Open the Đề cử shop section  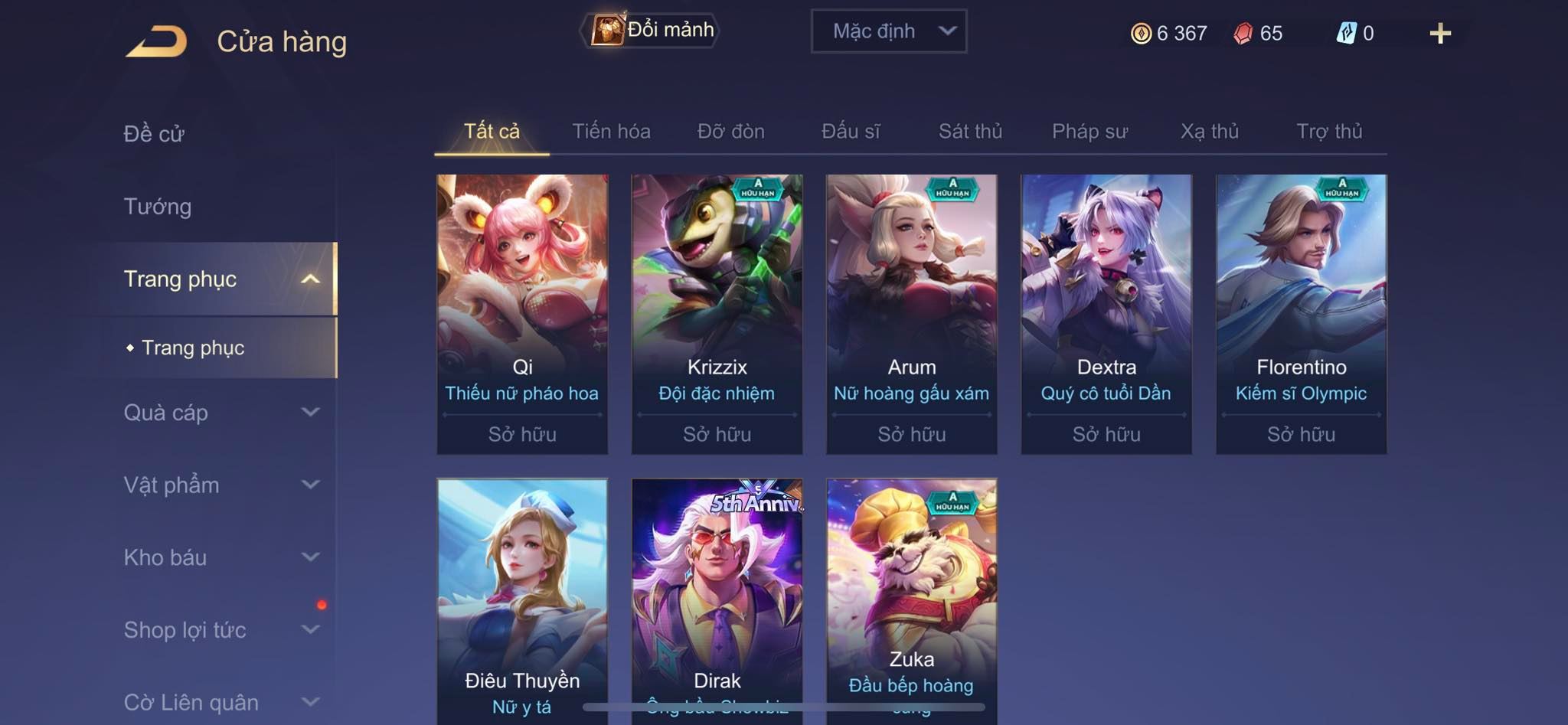155,133
